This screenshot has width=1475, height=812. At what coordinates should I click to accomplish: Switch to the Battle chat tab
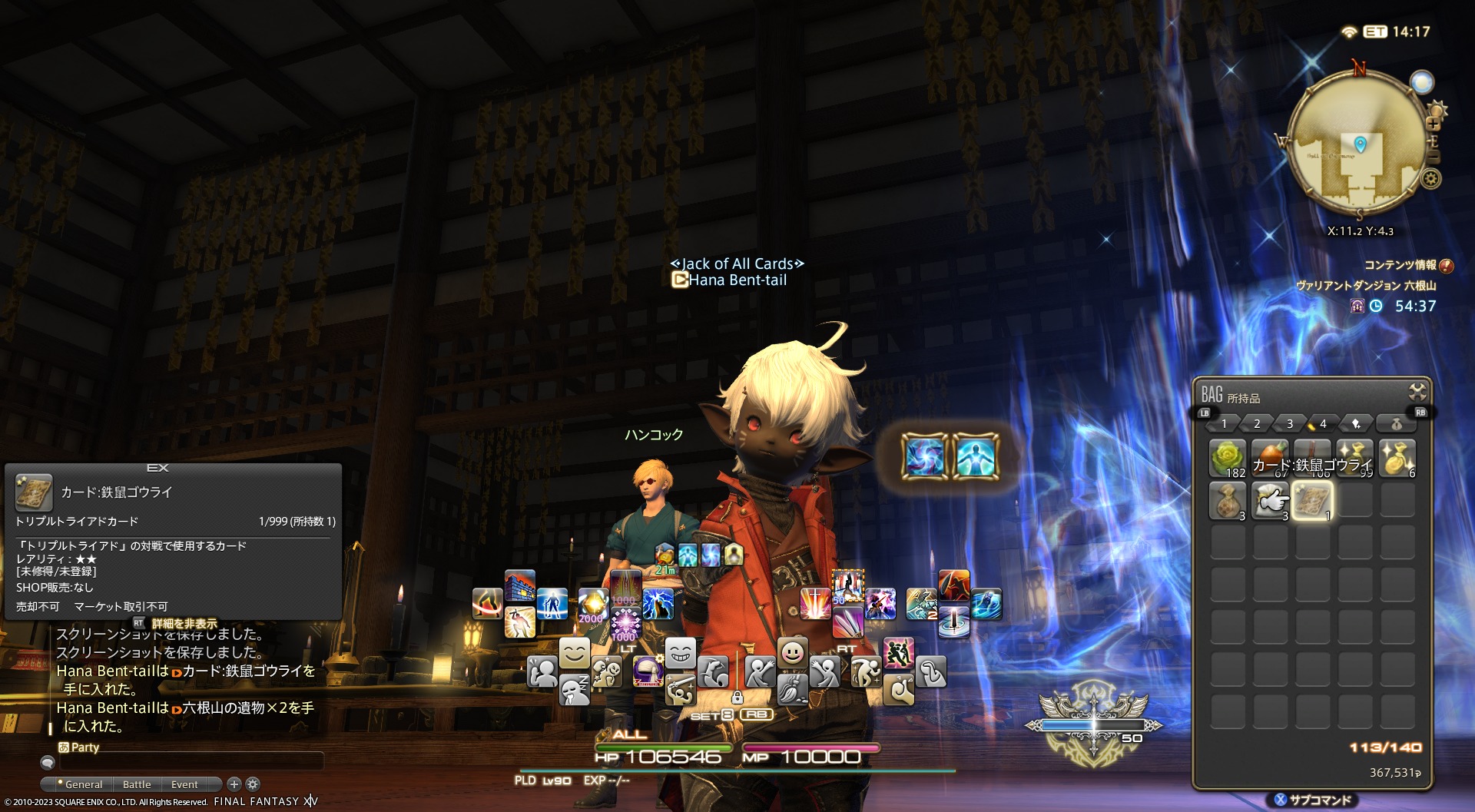point(137,784)
